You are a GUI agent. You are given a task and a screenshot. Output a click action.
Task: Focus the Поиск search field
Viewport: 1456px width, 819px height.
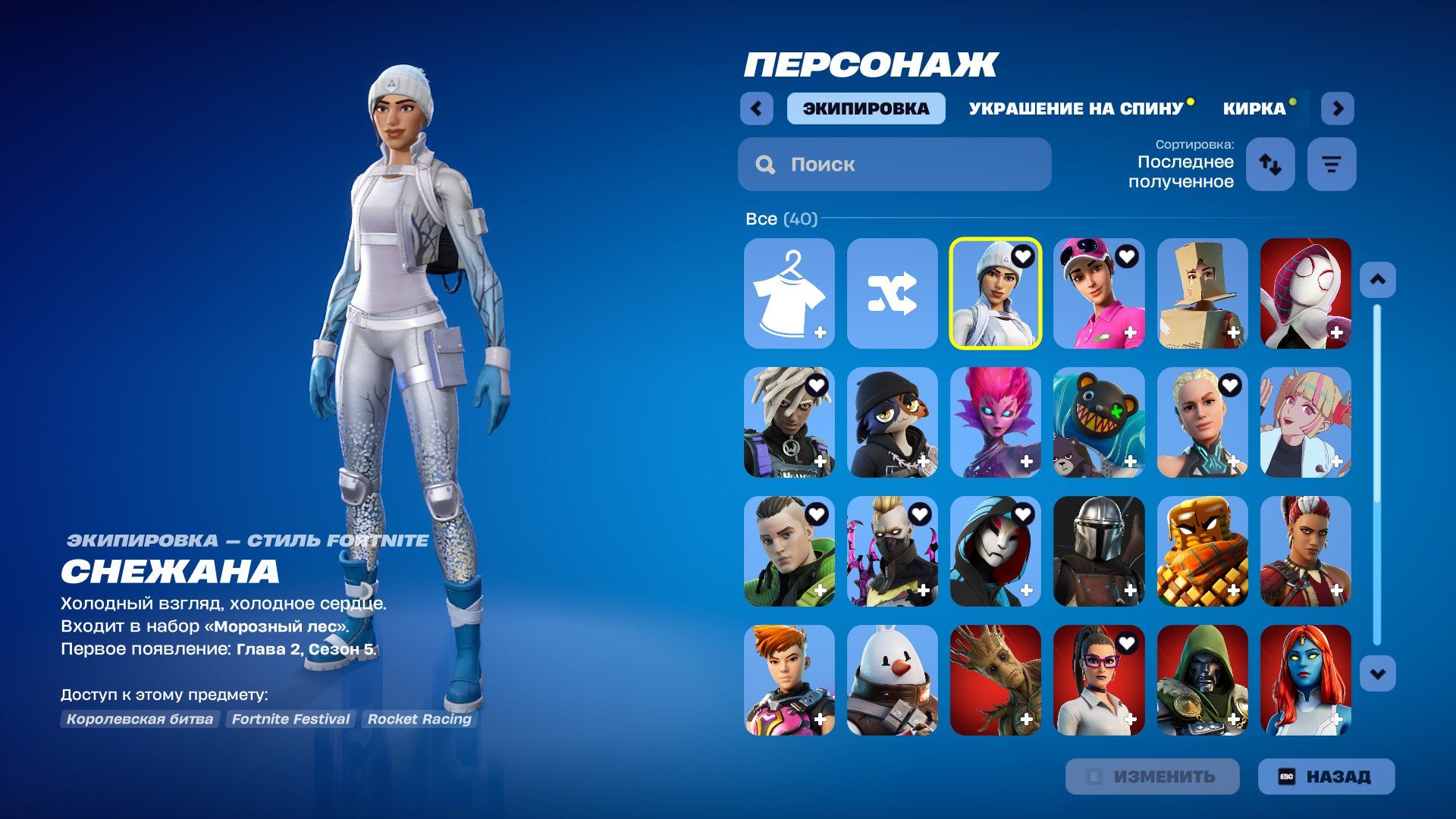pyautogui.click(x=895, y=164)
